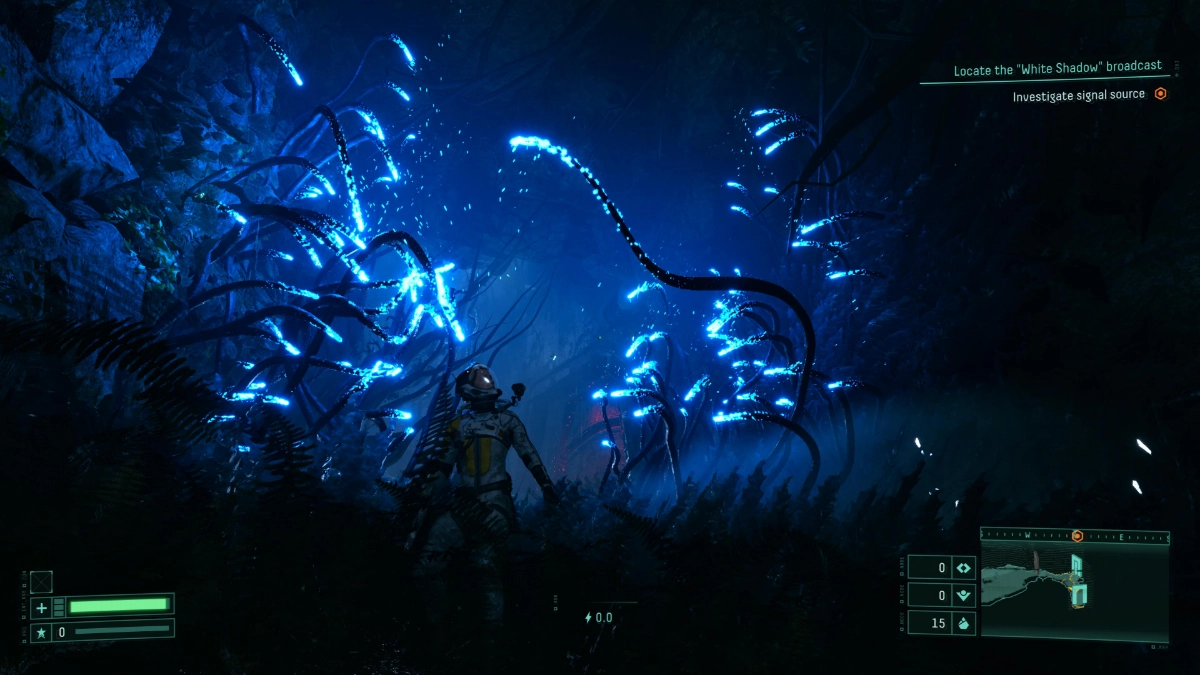Select the "White Shadow" broadcast objective
Viewport: 1200px width, 675px height.
tap(1057, 67)
